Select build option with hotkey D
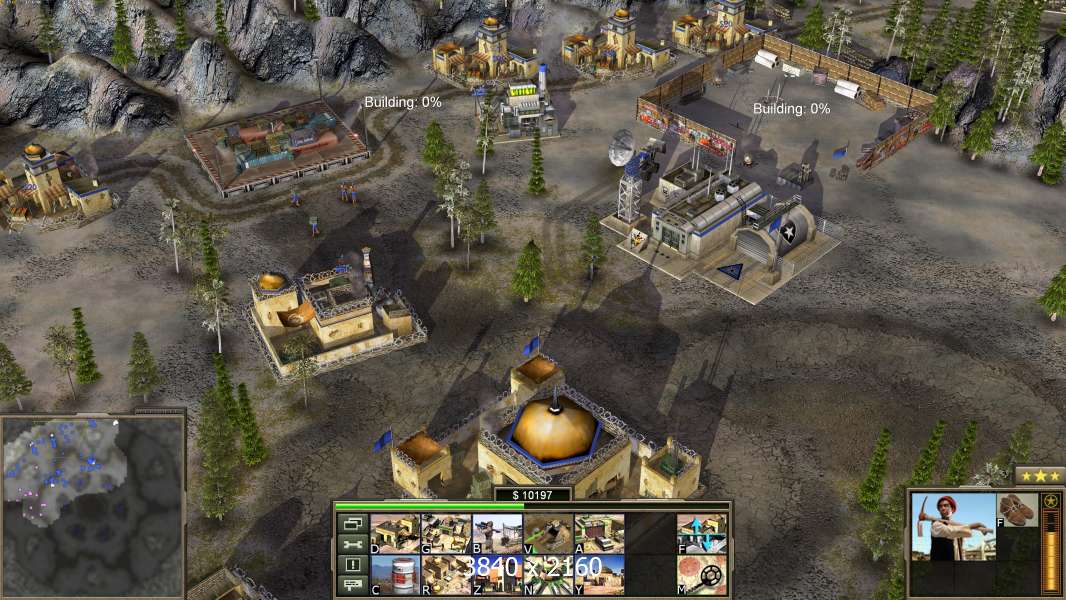The width and height of the screenshot is (1066, 600). (395, 533)
